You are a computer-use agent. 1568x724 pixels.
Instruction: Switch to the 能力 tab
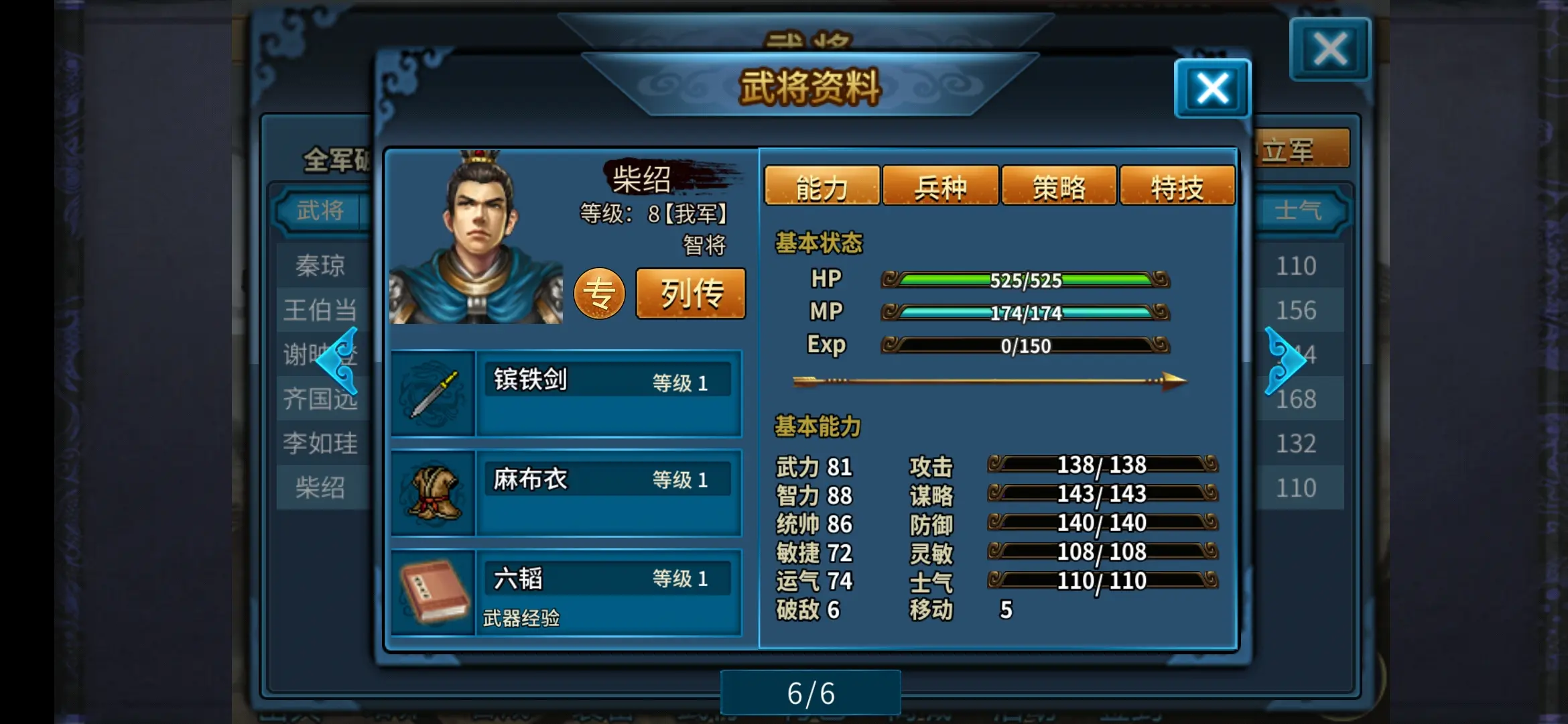(x=822, y=187)
